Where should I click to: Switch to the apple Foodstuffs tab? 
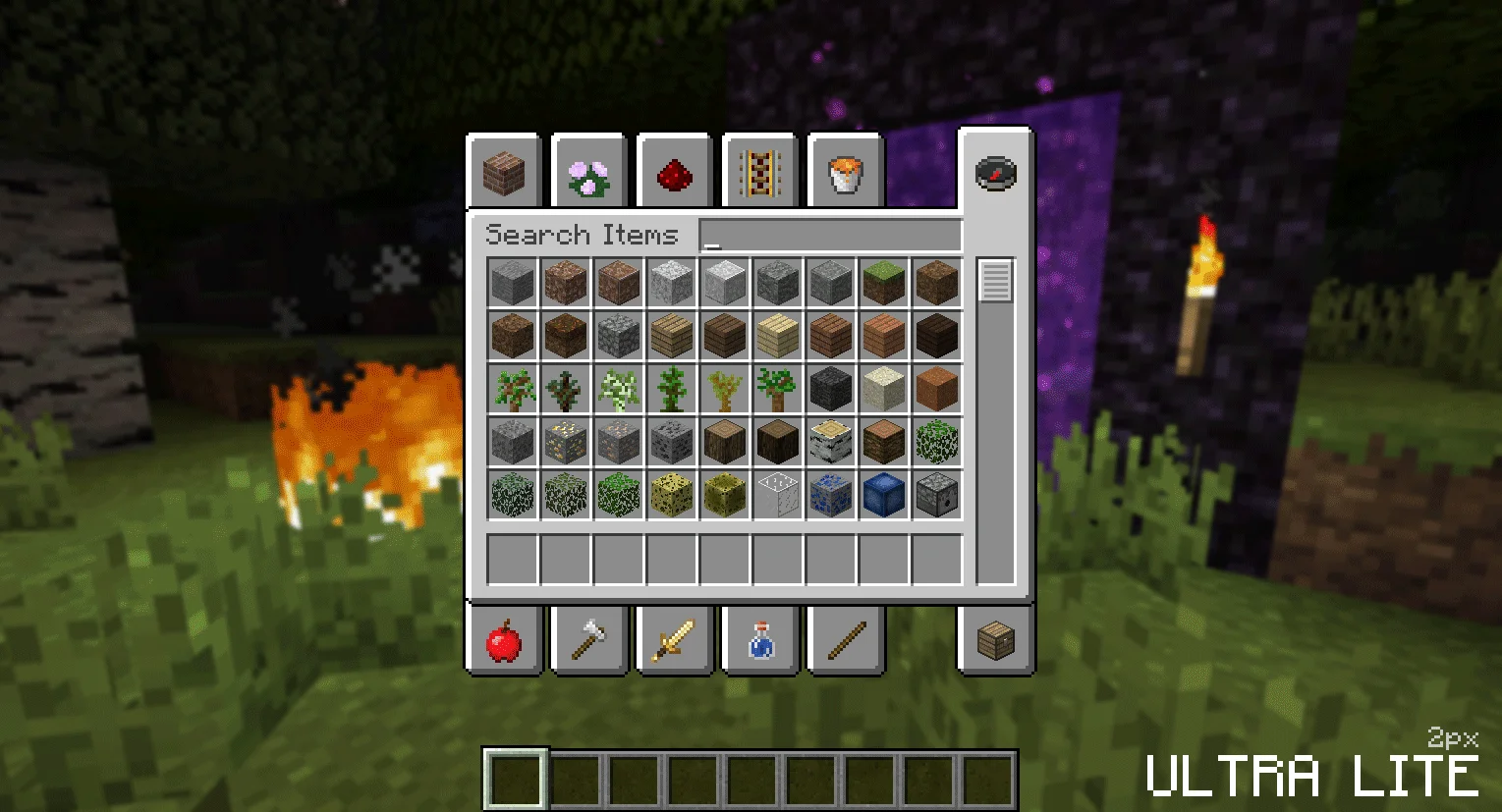tap(504, 642)
